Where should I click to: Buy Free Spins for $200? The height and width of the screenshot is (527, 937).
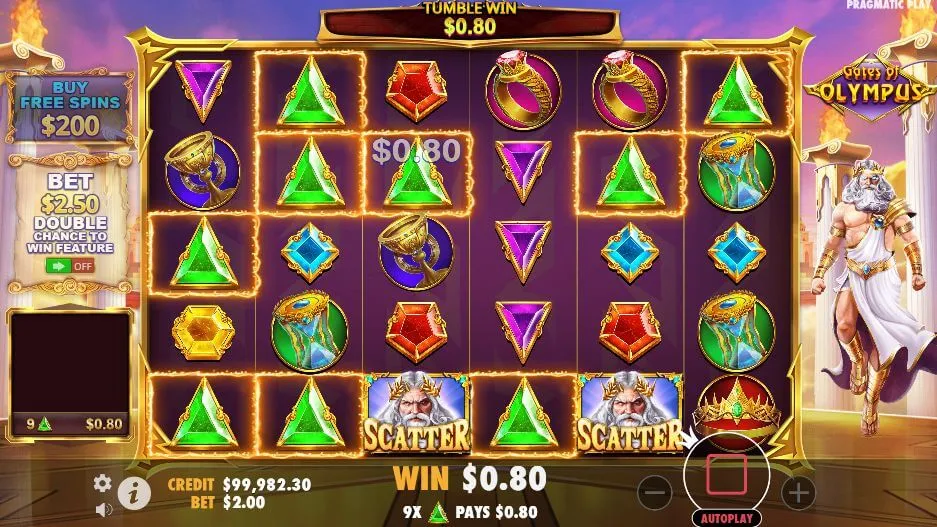tap(70, 108)
